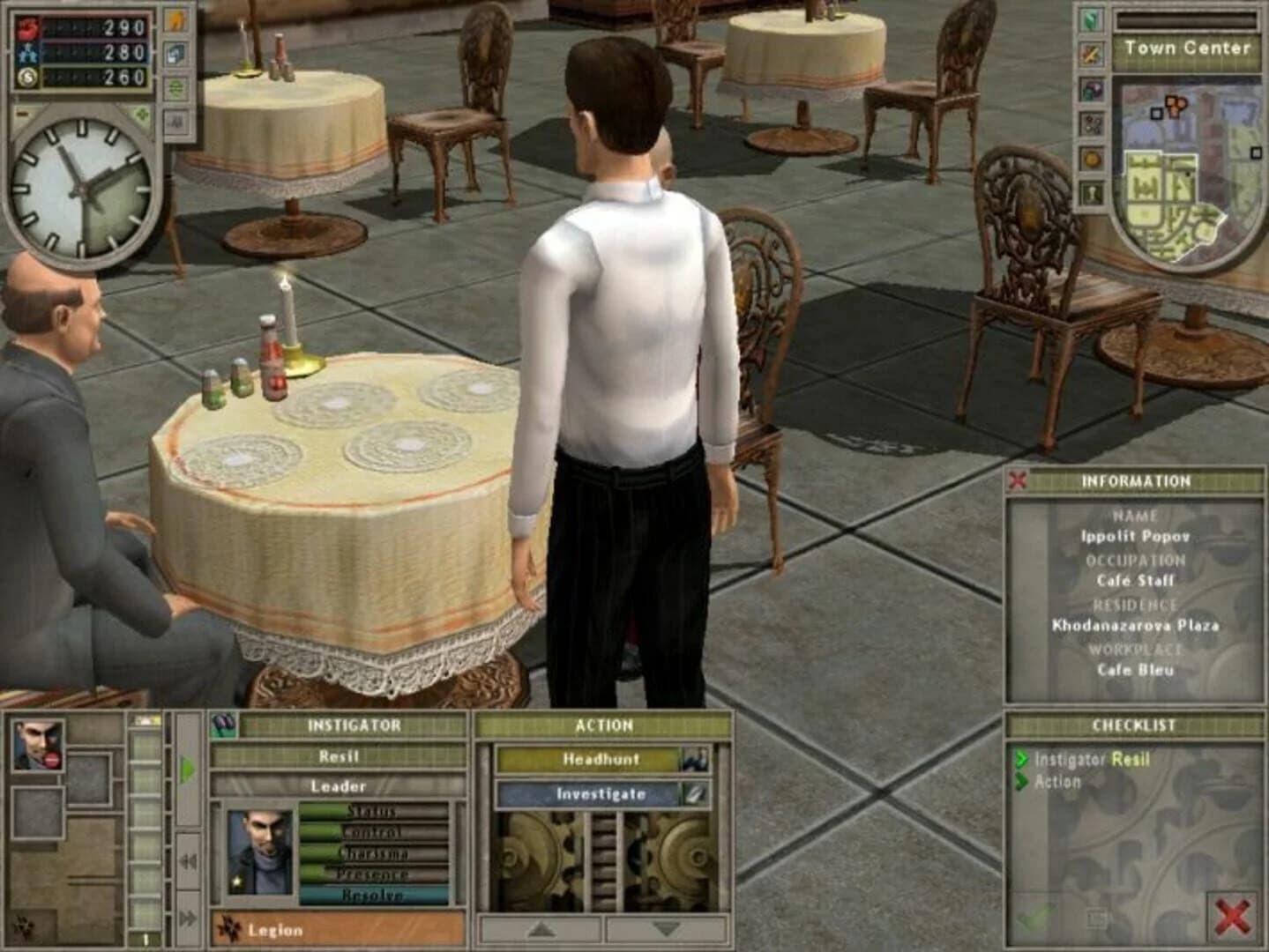Click the Investigate note icon beside its button
This screenshot has height=952, width=1269.
[694, 794]
